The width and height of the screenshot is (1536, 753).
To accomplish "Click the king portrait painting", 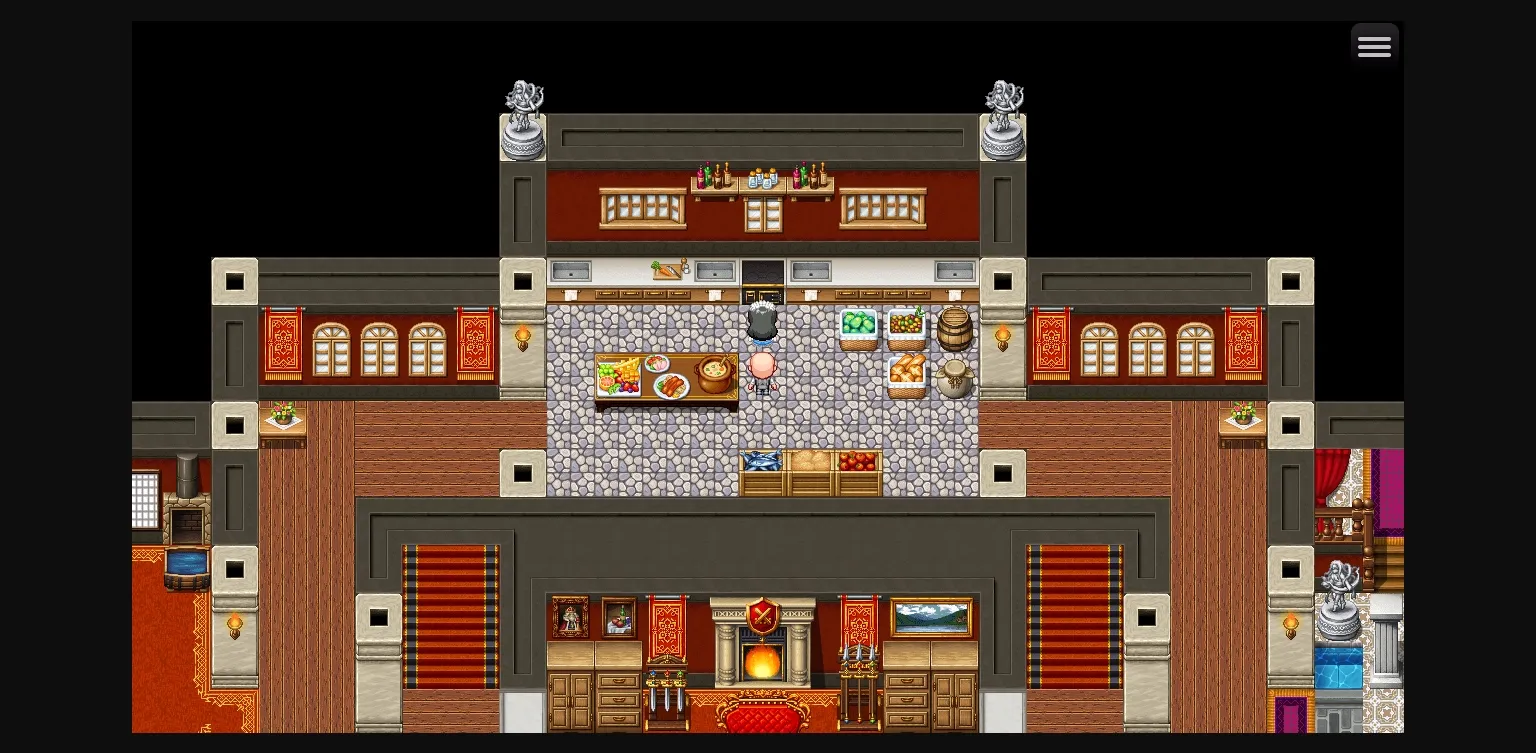I will (570, 617).
